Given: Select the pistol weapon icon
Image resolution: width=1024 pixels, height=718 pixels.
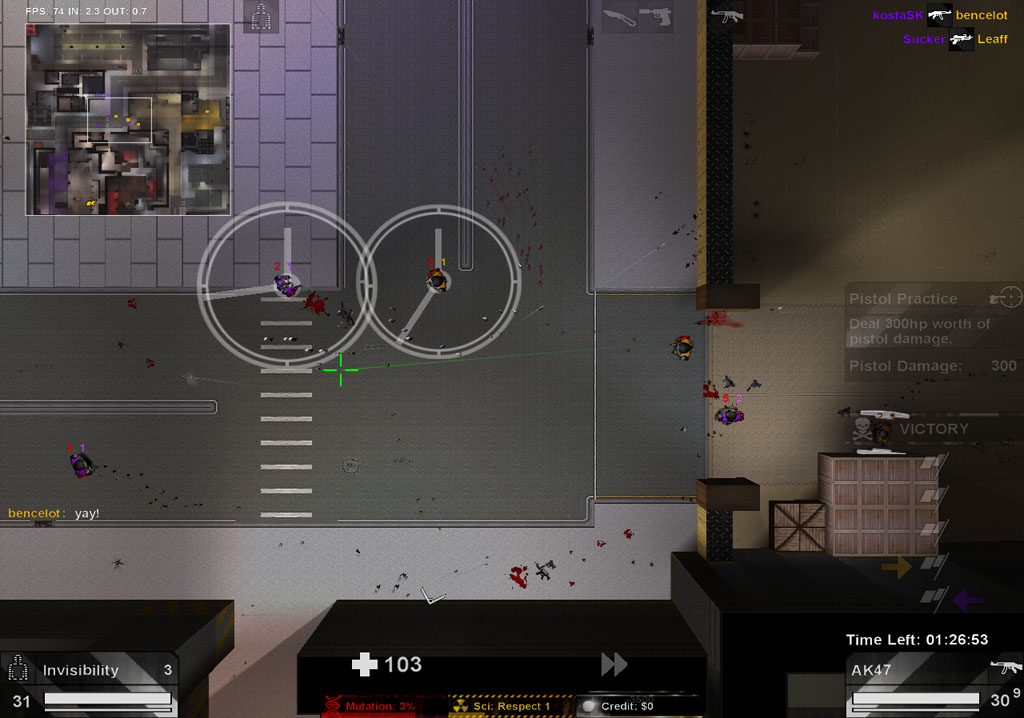Looking at the screenshot, I should [654, 16].
